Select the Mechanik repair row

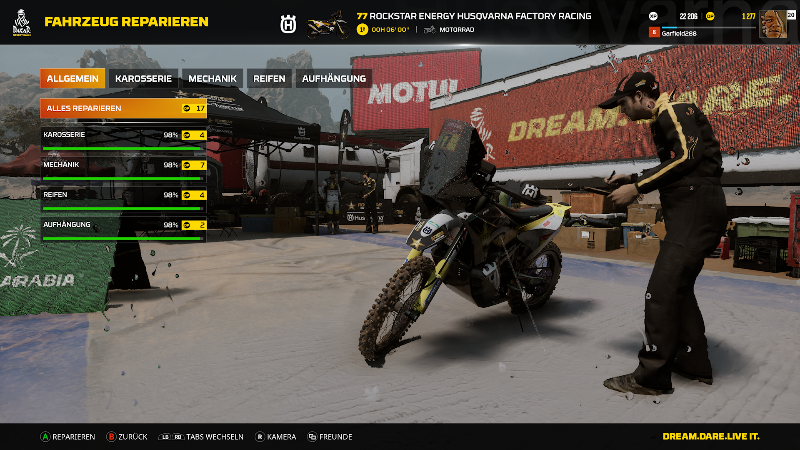(x=123, y=167)
